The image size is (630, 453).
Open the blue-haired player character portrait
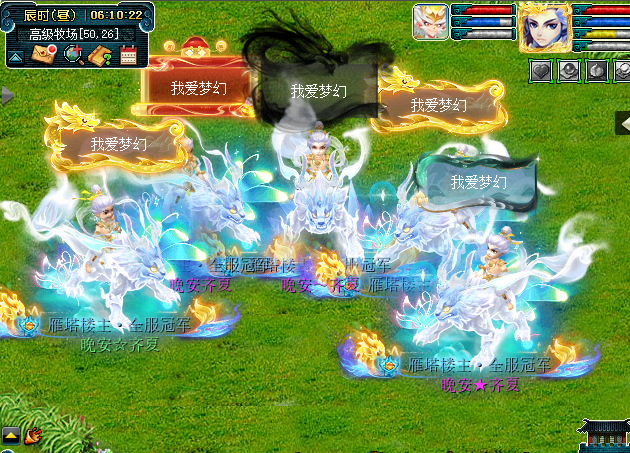click(544, 26)
